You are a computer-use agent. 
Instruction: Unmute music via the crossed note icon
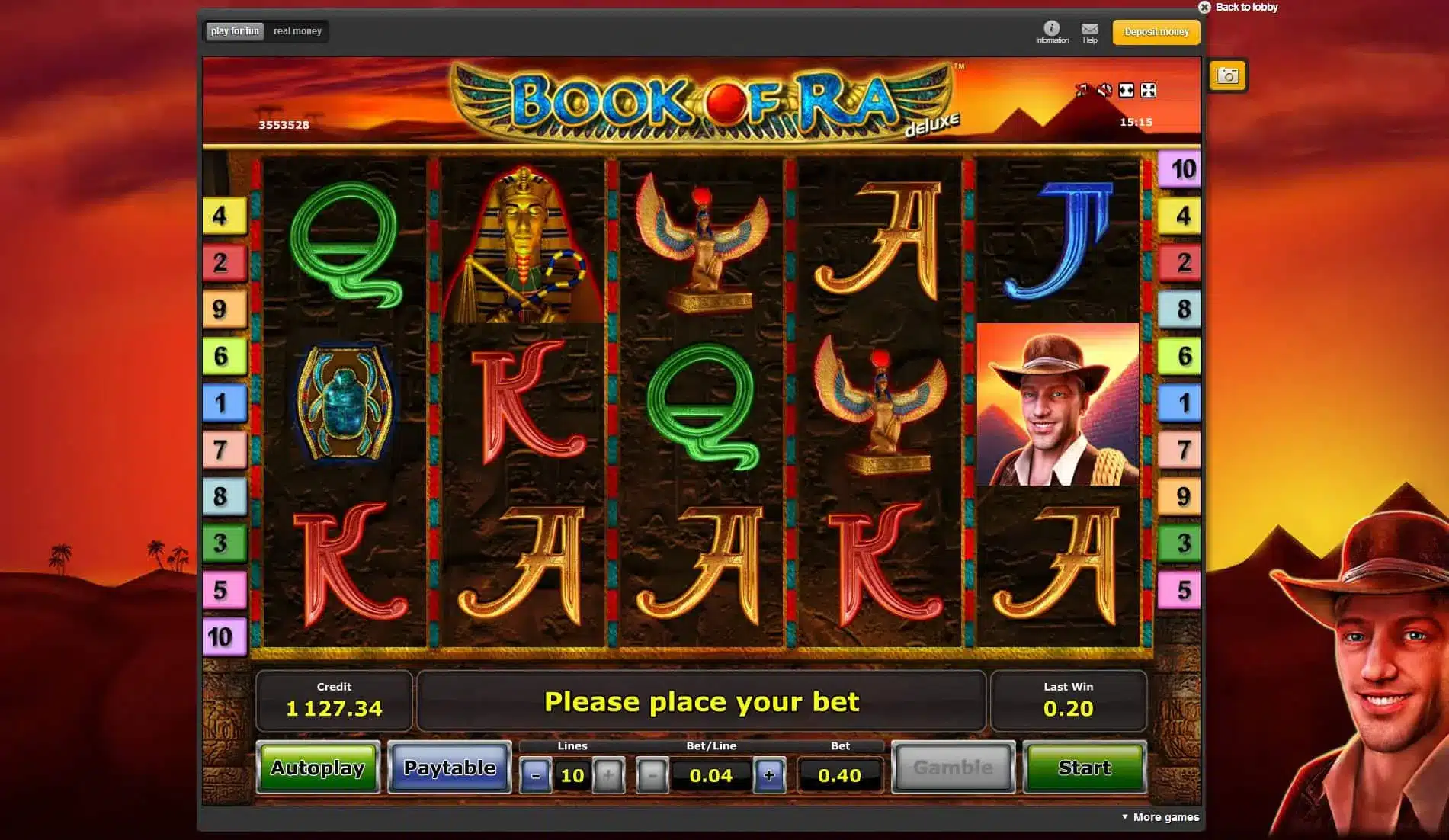point(1082,90)
